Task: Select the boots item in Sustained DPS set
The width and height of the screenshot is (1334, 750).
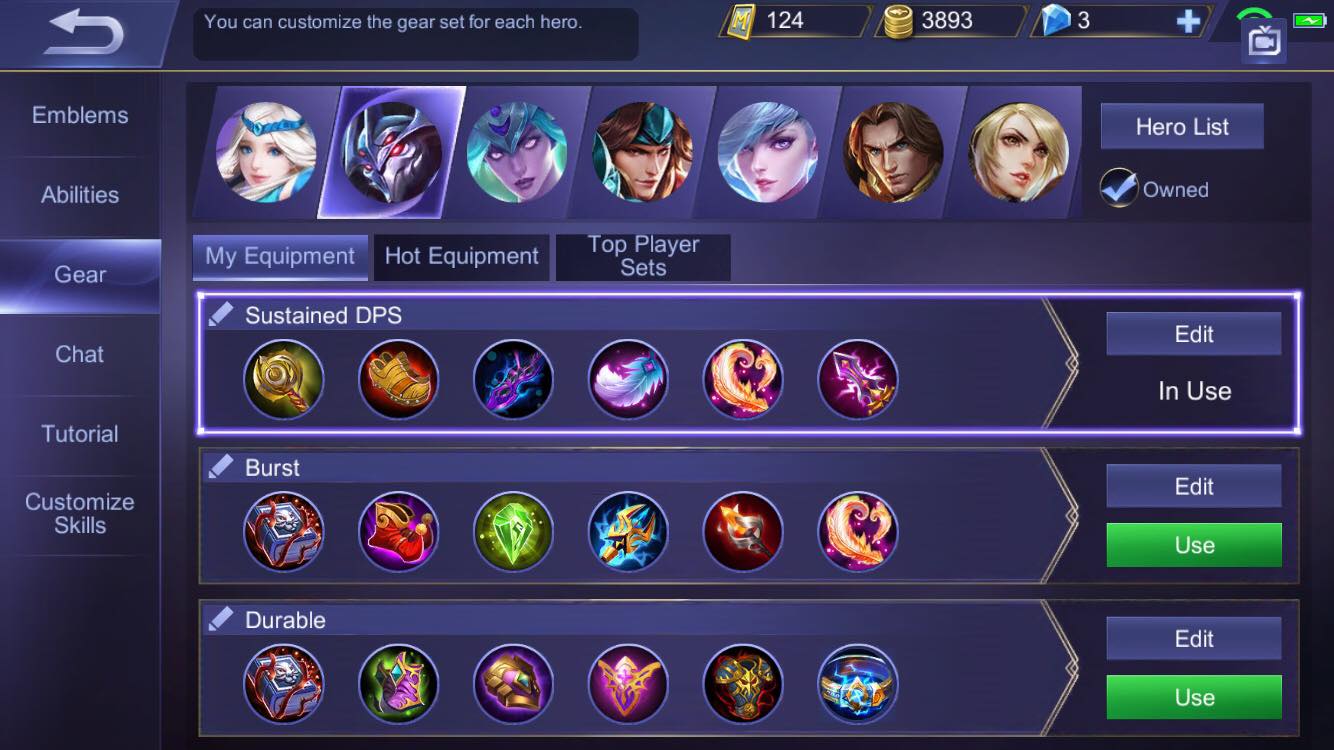Action: click(398, 379)
